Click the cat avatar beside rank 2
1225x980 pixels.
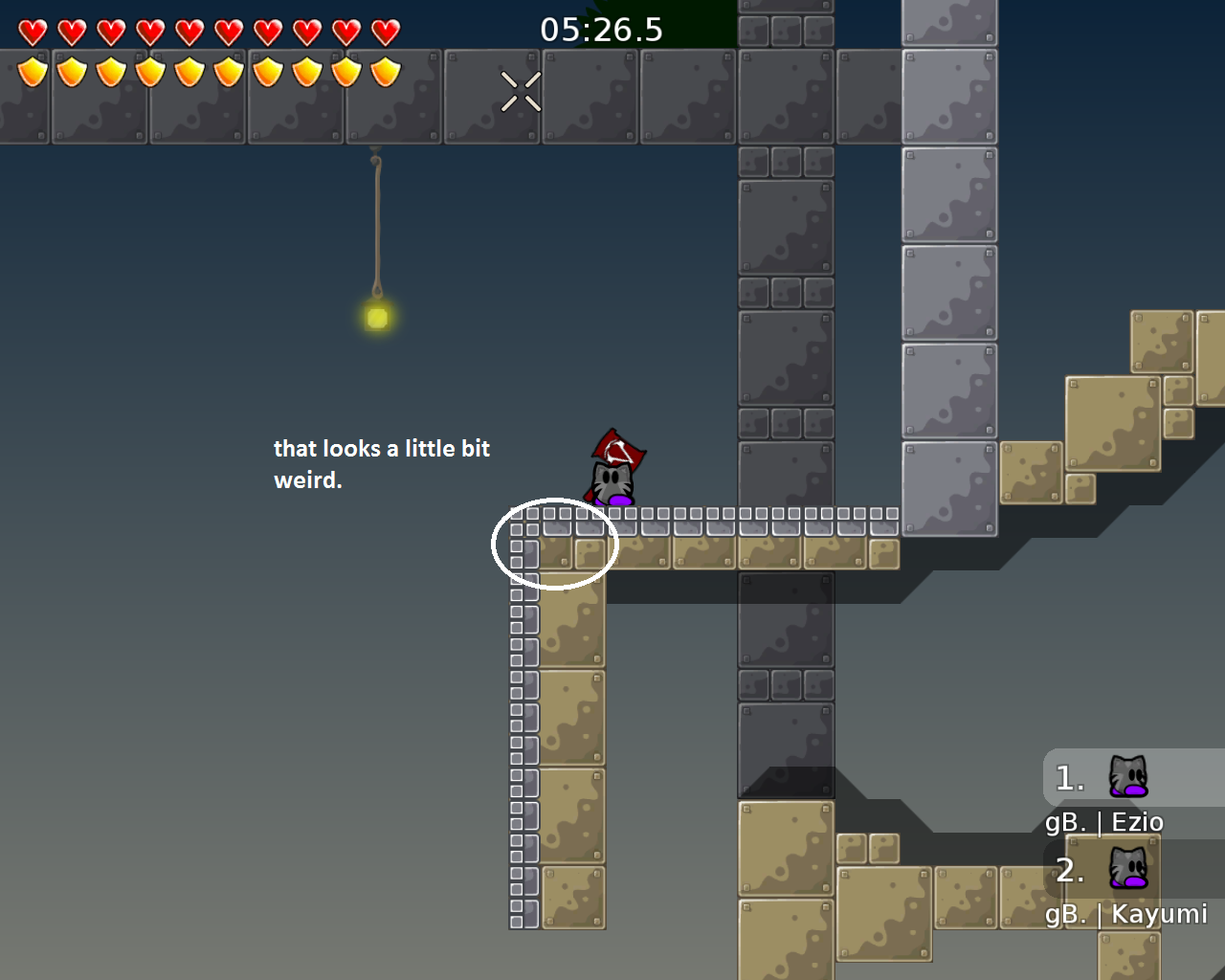click(x=1129, y=869)
